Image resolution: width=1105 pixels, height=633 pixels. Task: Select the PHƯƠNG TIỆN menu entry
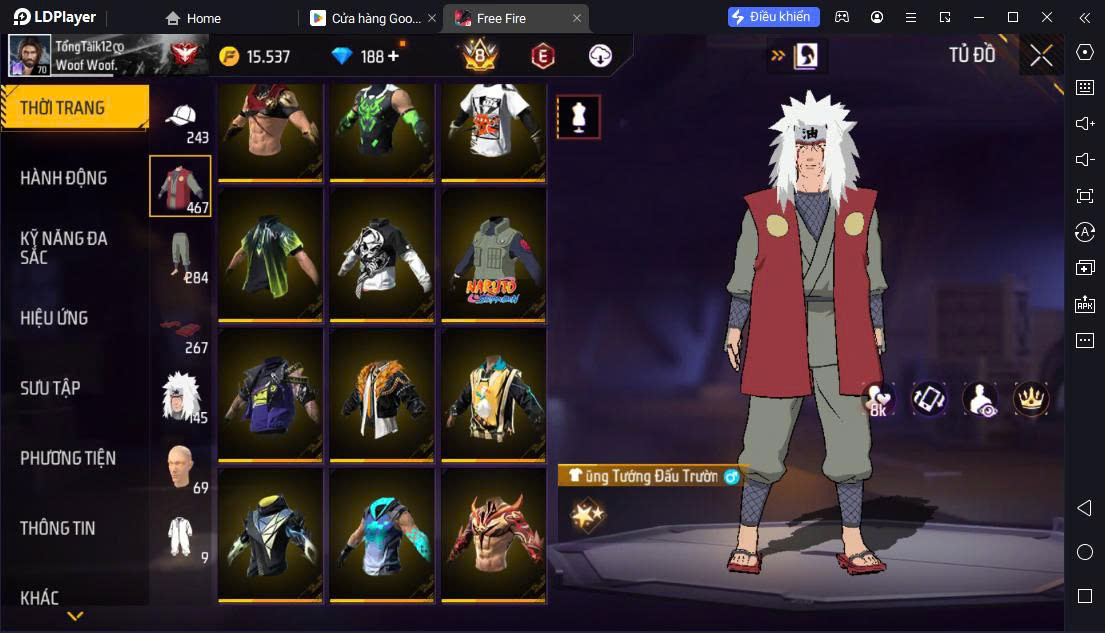[x=68, y=458]
